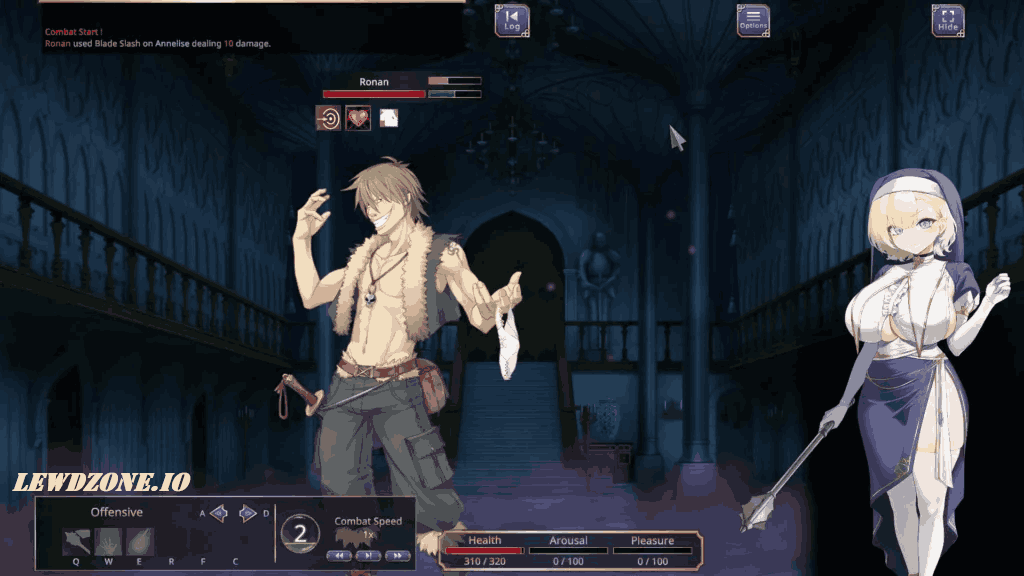Activate the grabbing hand skill on W
Viewport: 1024px width, 576px height.
pos(108,542)
